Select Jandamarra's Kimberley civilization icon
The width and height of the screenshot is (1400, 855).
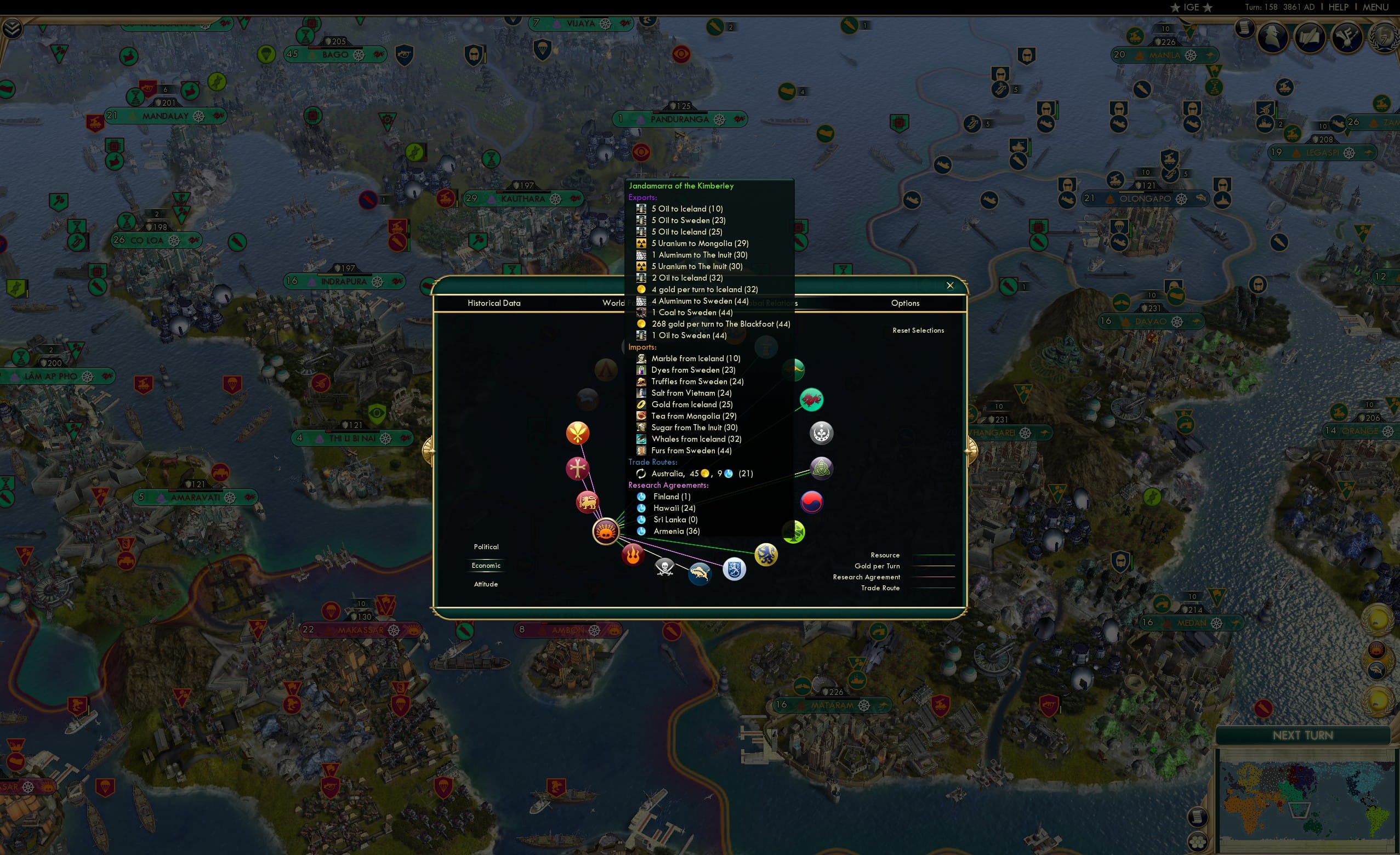pyautogui.click(x=606, y=532)
